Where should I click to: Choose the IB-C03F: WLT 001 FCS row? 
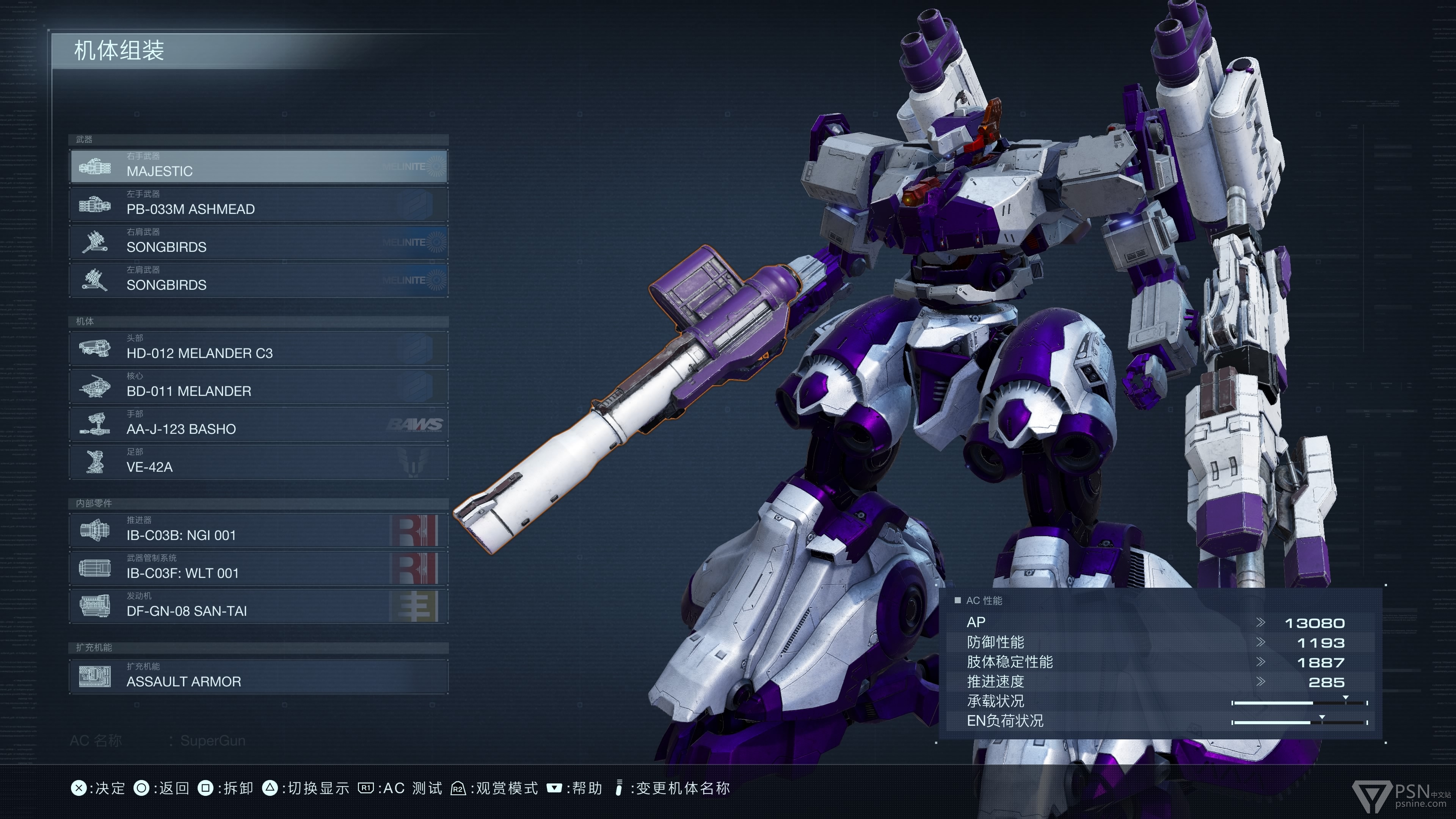tap(259, 568)
